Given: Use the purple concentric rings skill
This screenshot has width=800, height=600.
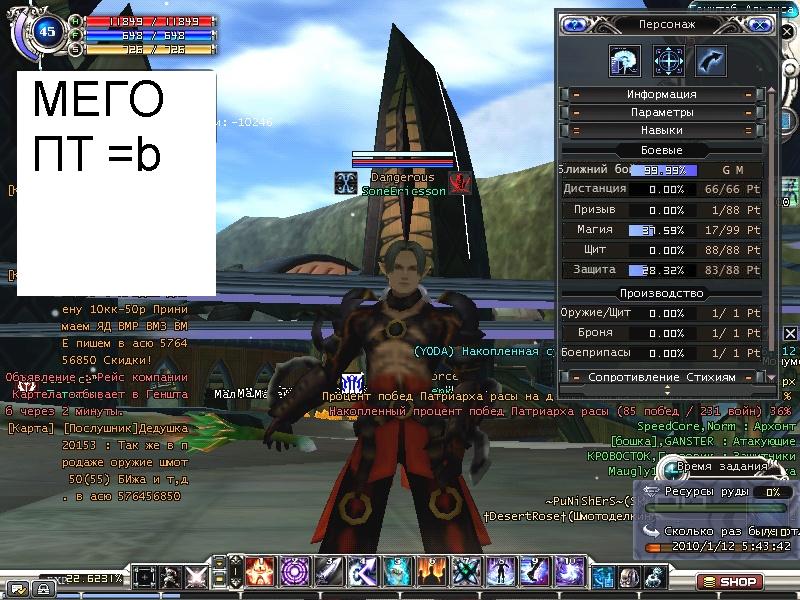Looking at the screenshot, I should (295, 572).
